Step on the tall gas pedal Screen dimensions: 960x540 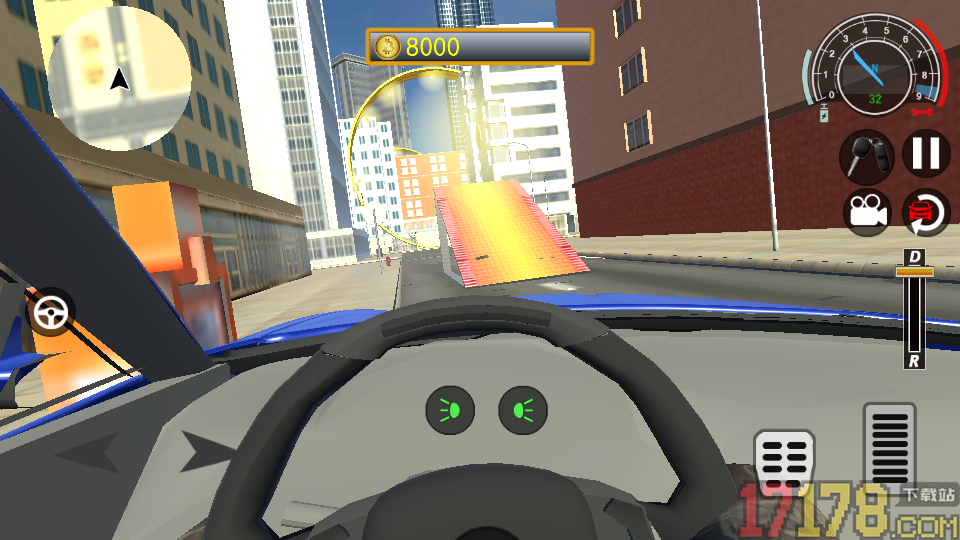tap(889, 446)
